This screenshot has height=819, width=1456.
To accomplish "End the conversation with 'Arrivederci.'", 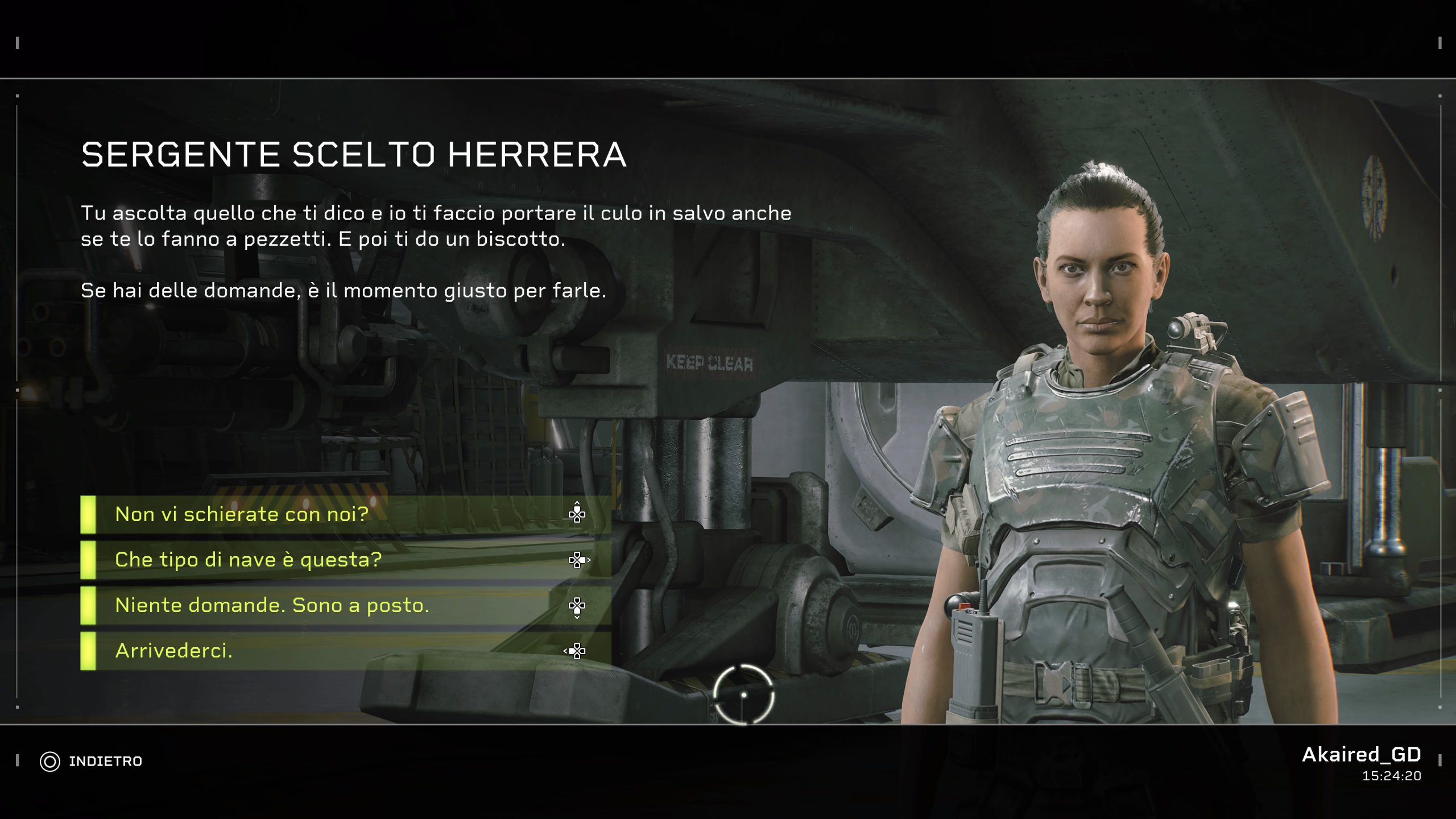I will (x=175, y=650).
